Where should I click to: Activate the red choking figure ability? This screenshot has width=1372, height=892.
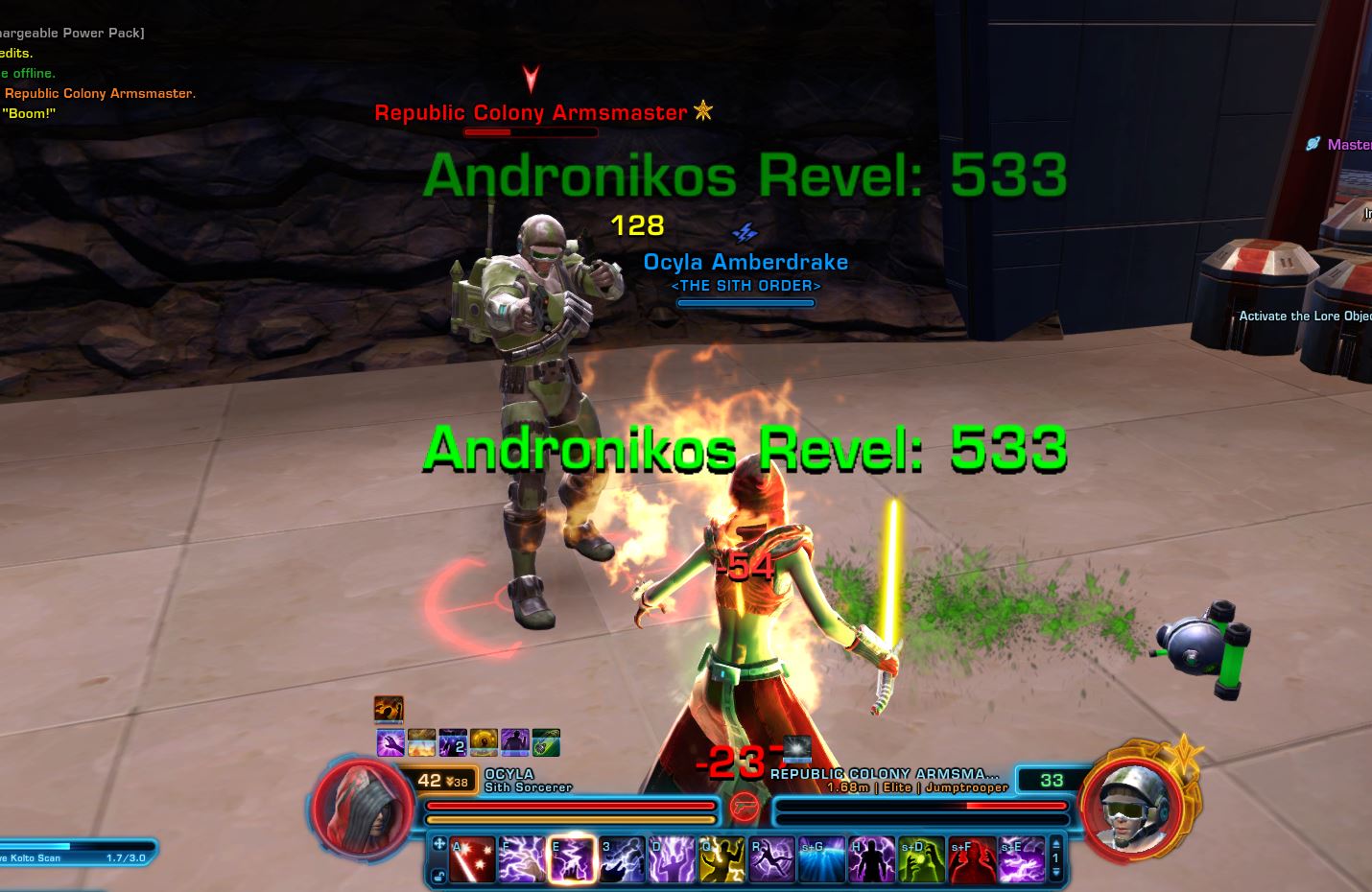(972, 858)
